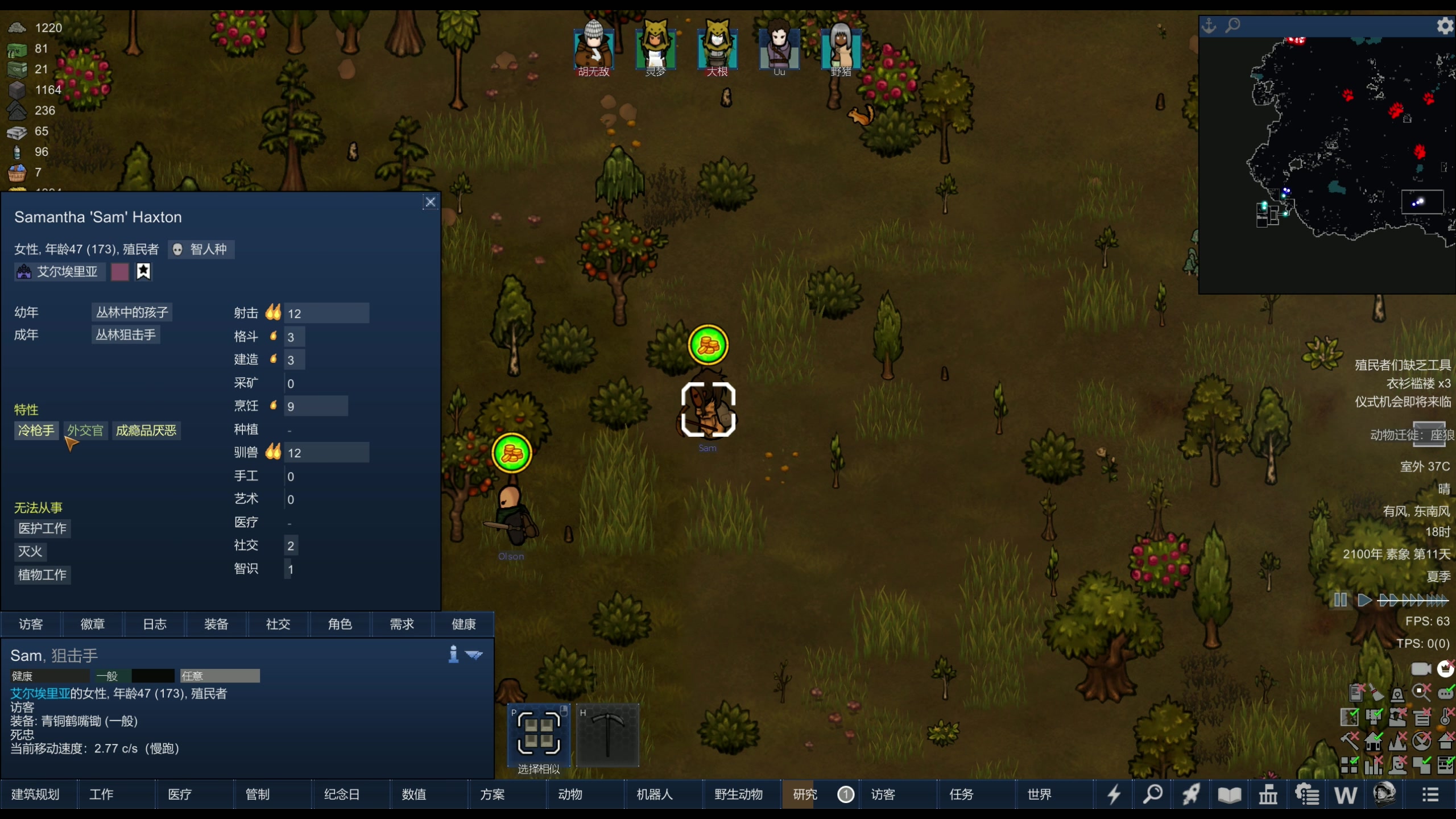Open the 健康 health tab
1456x819 pixels.
click(x=464, y=624)
